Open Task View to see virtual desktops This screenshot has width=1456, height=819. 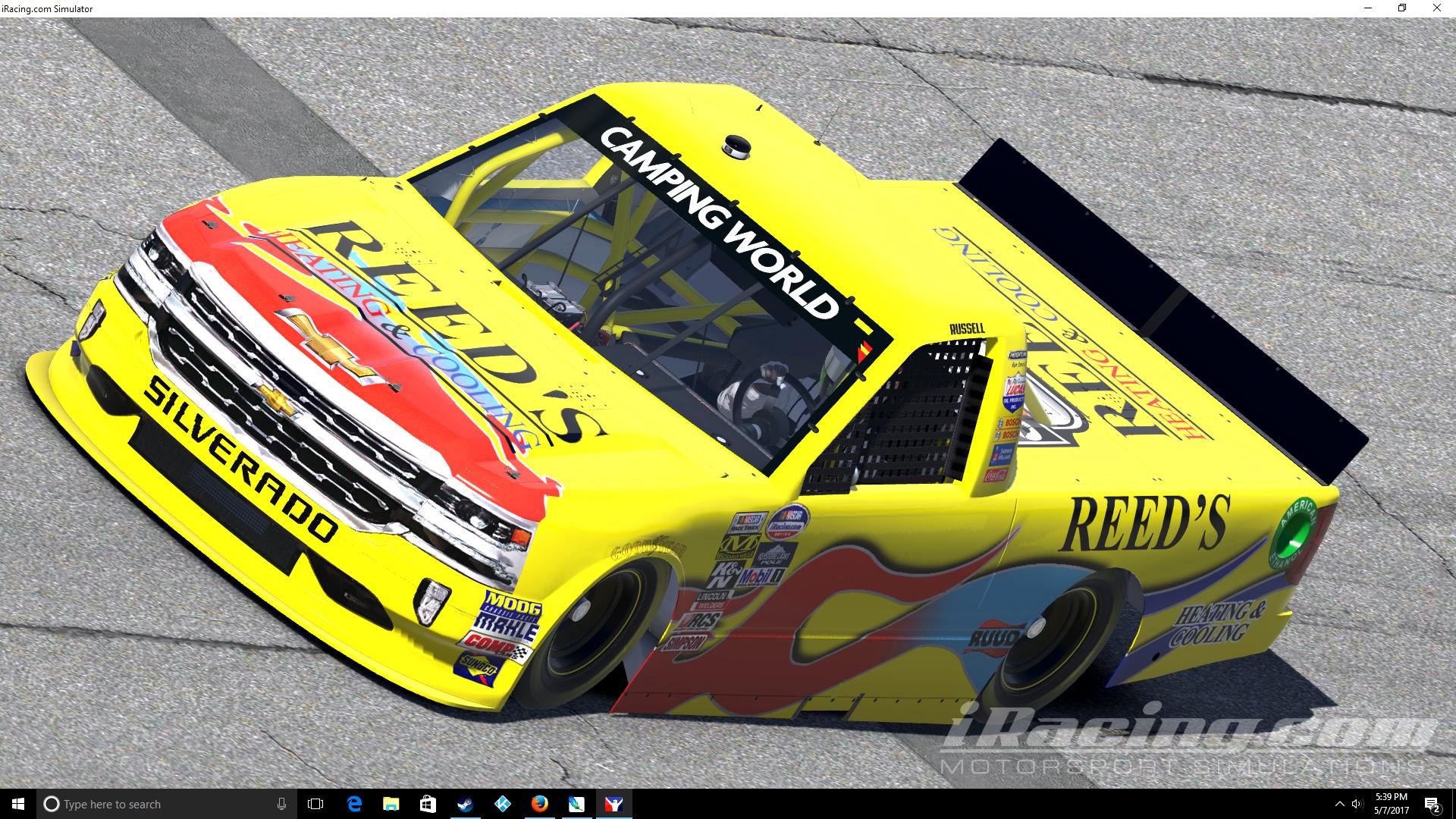pos(314,804)
